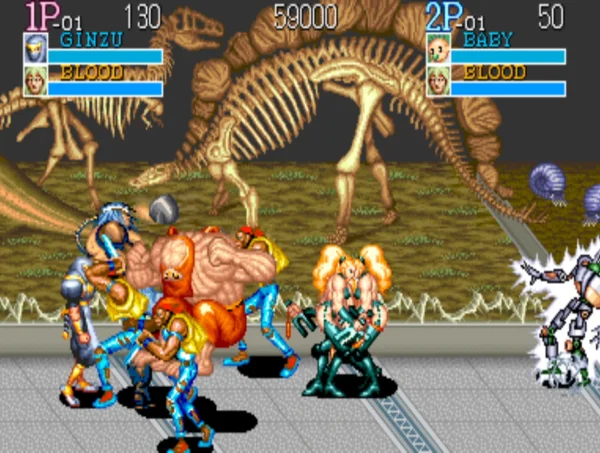
Task: Click the Blood enemy portrait under Ginzu
Action: pos(35,80)
